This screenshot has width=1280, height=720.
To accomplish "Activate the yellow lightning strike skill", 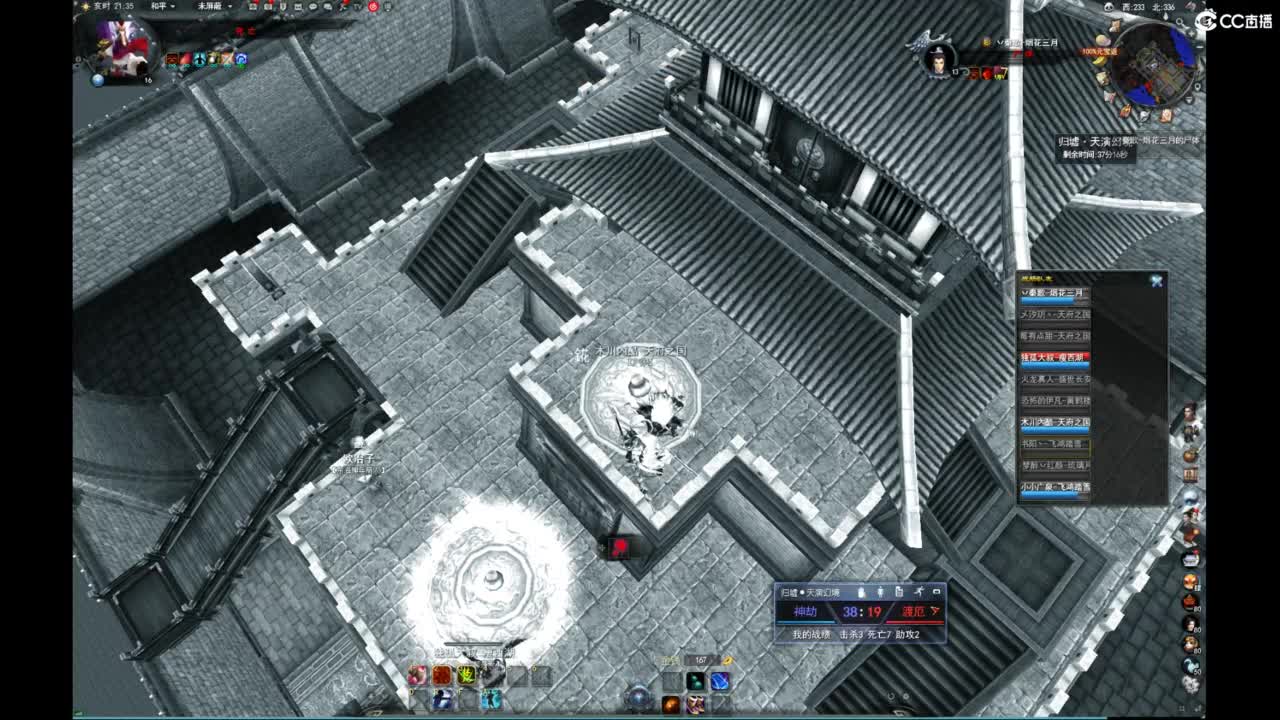I will [x=465, y=676].
